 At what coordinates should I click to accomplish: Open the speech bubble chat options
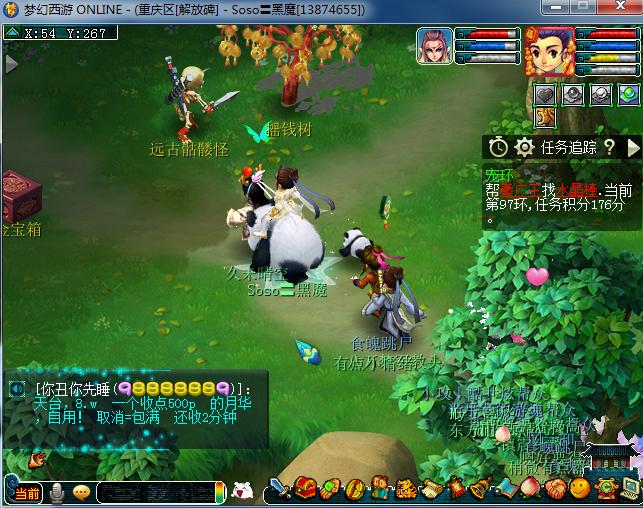(81, 492)
